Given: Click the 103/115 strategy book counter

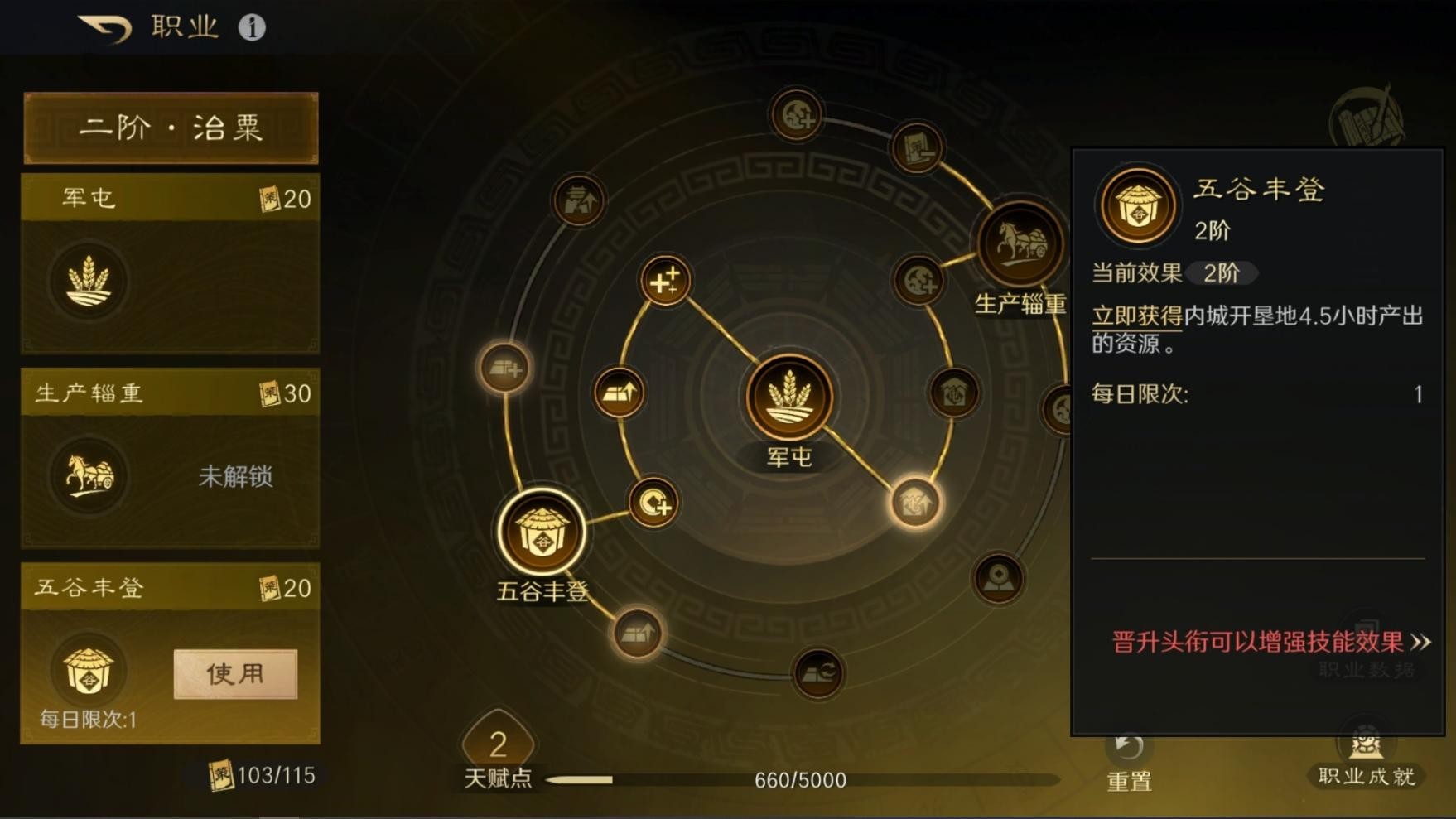Looking at the screenshot, I should (x=257, y=776).
